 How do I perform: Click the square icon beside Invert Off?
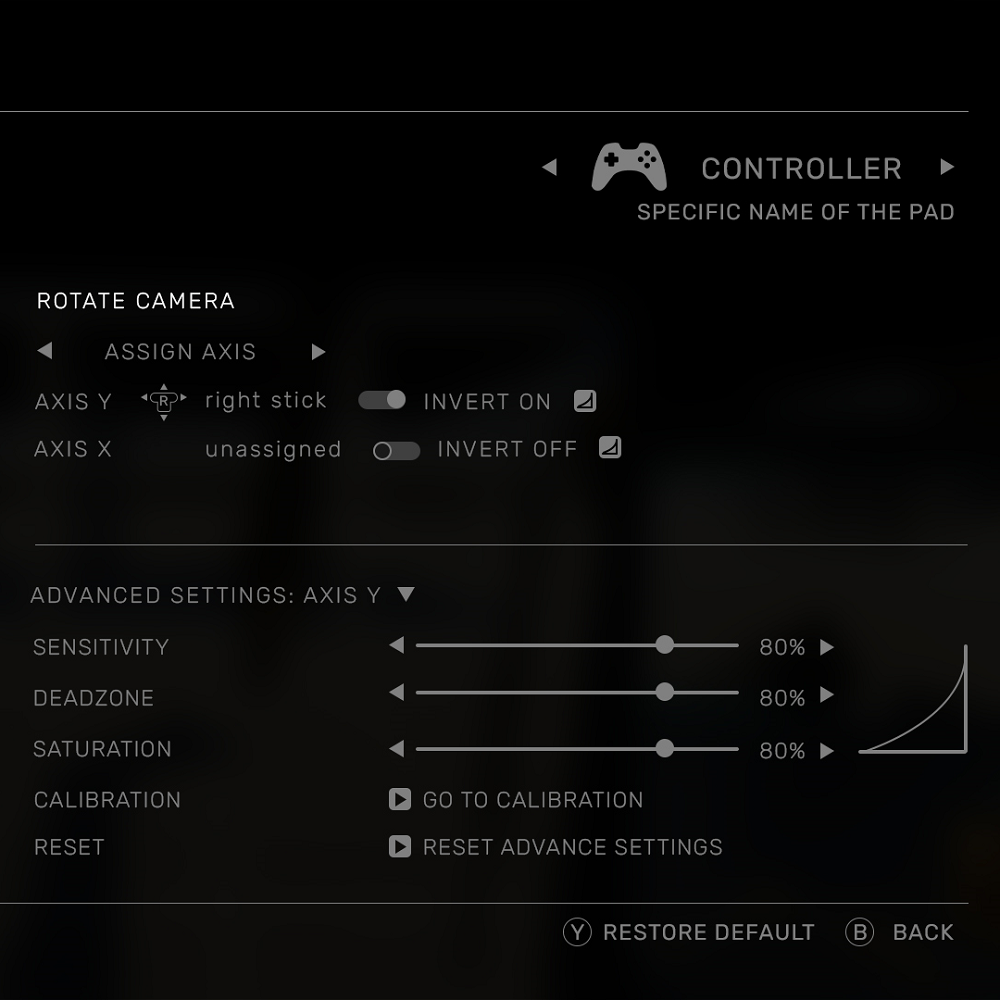610,448
